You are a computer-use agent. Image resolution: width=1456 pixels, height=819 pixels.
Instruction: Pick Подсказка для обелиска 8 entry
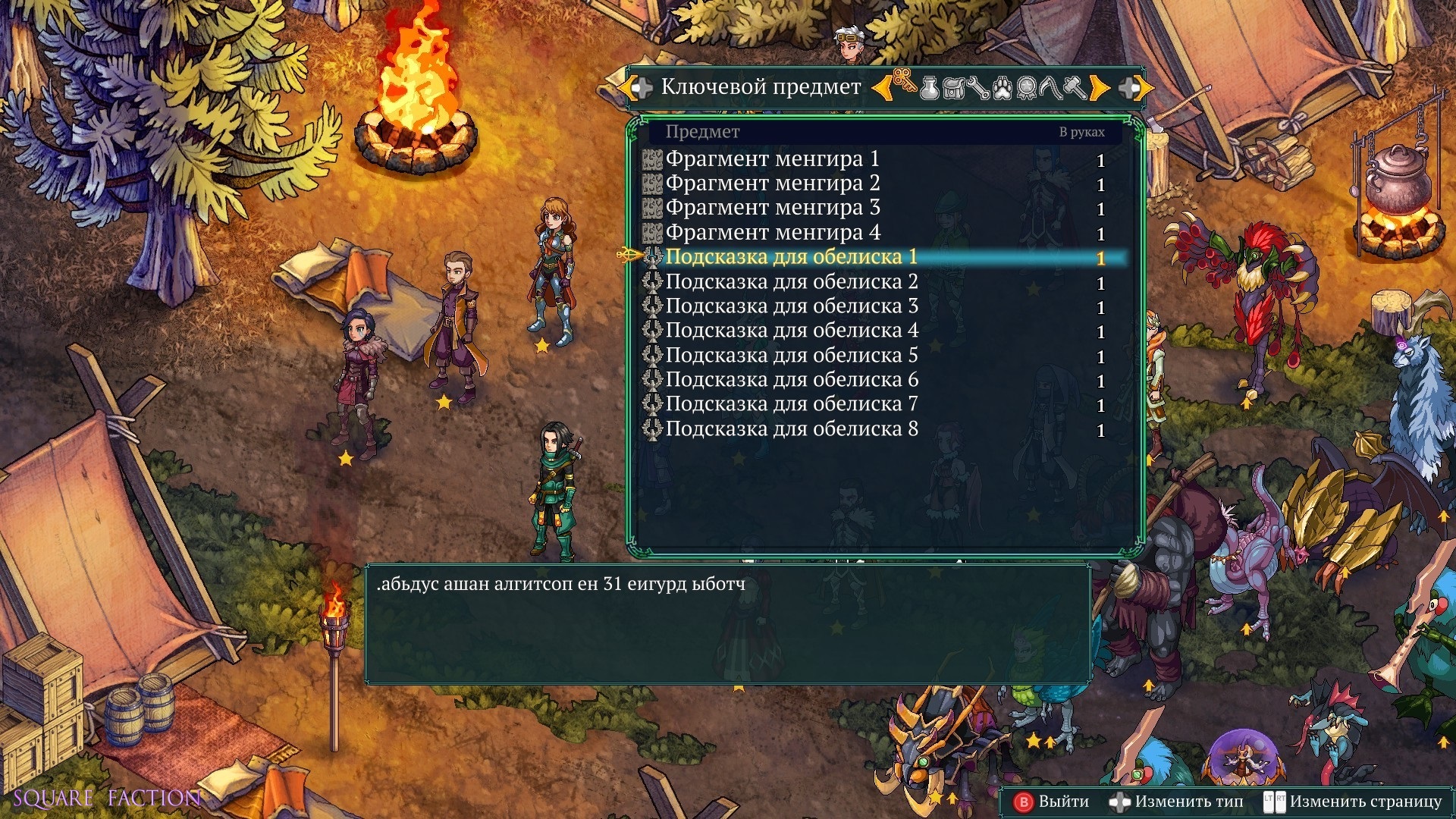(x=791, y=429)
